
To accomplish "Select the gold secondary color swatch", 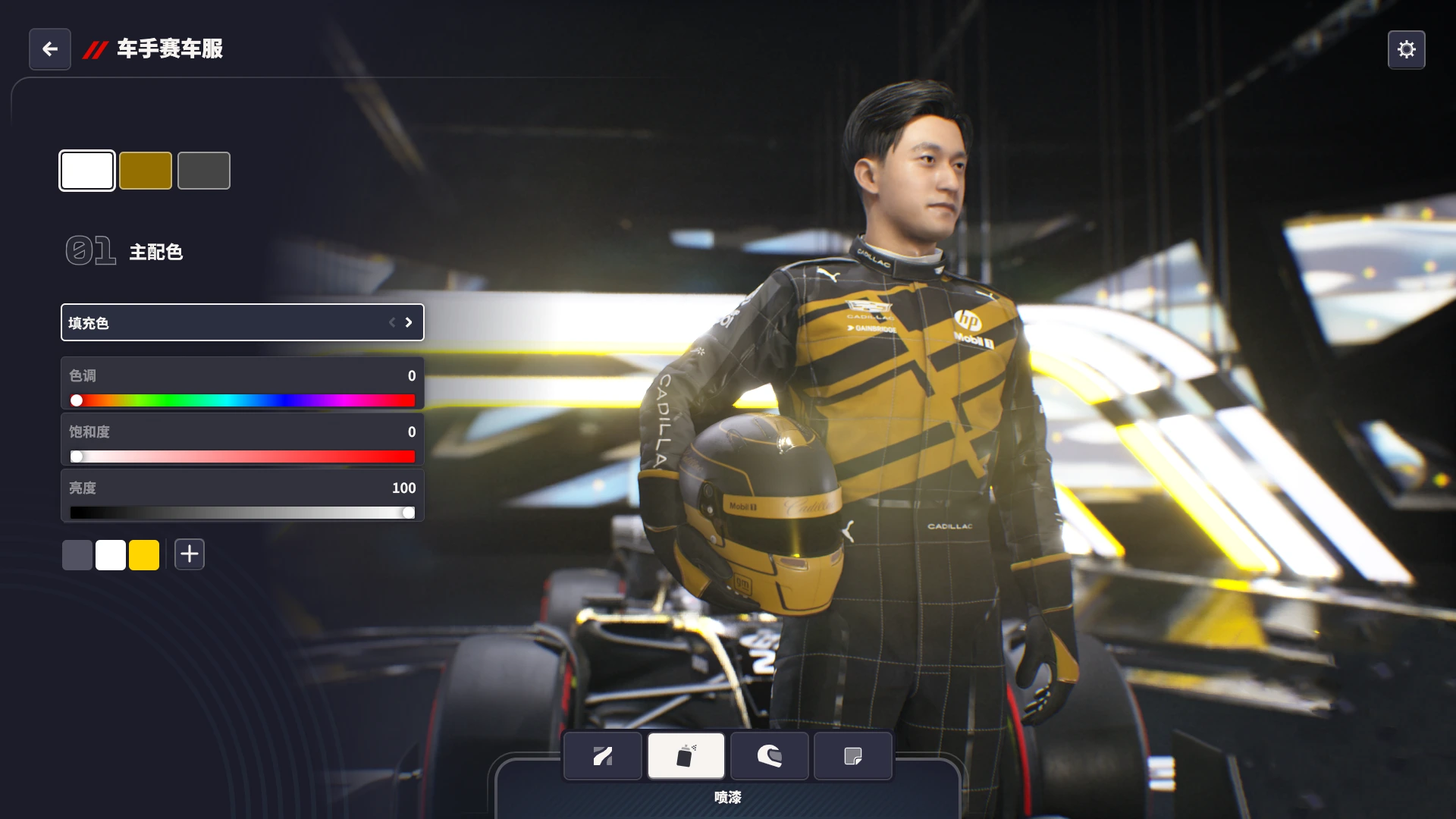I will (x=146, y=170).
